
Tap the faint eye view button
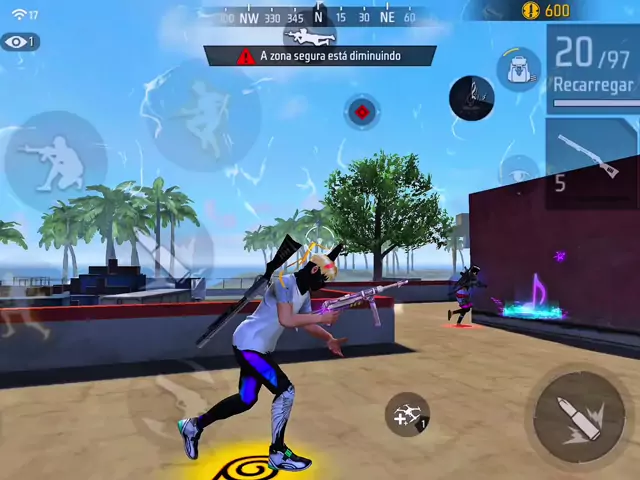(x=518, y=172)
